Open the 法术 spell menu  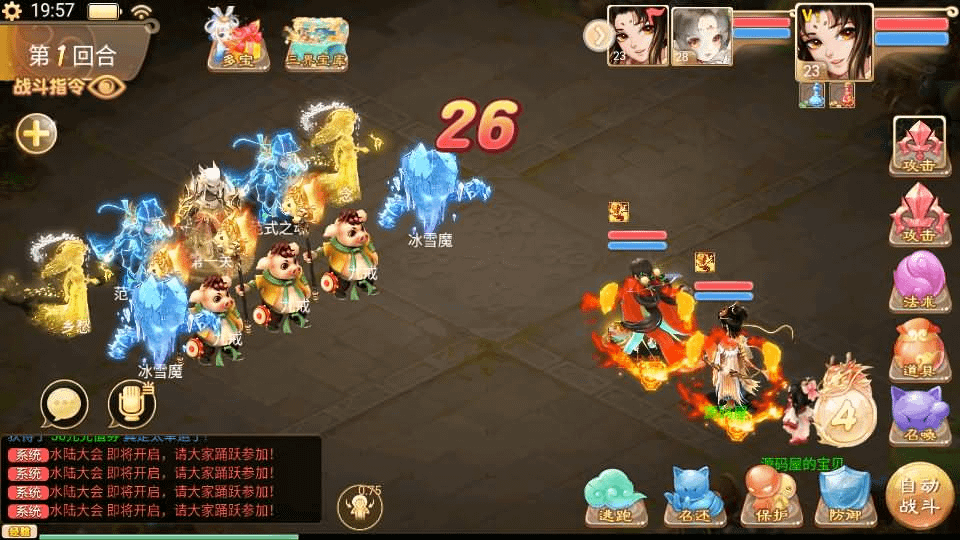(919, 282)
